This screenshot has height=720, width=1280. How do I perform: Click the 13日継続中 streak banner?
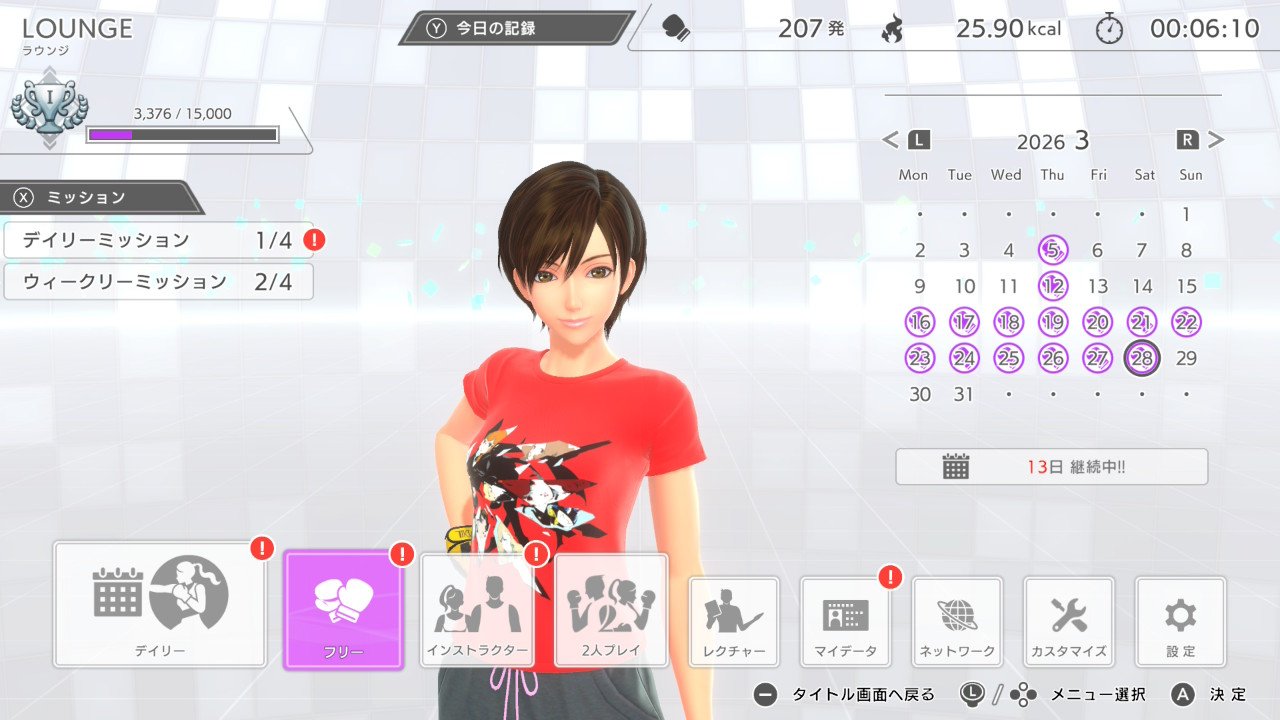(1051, 467)
